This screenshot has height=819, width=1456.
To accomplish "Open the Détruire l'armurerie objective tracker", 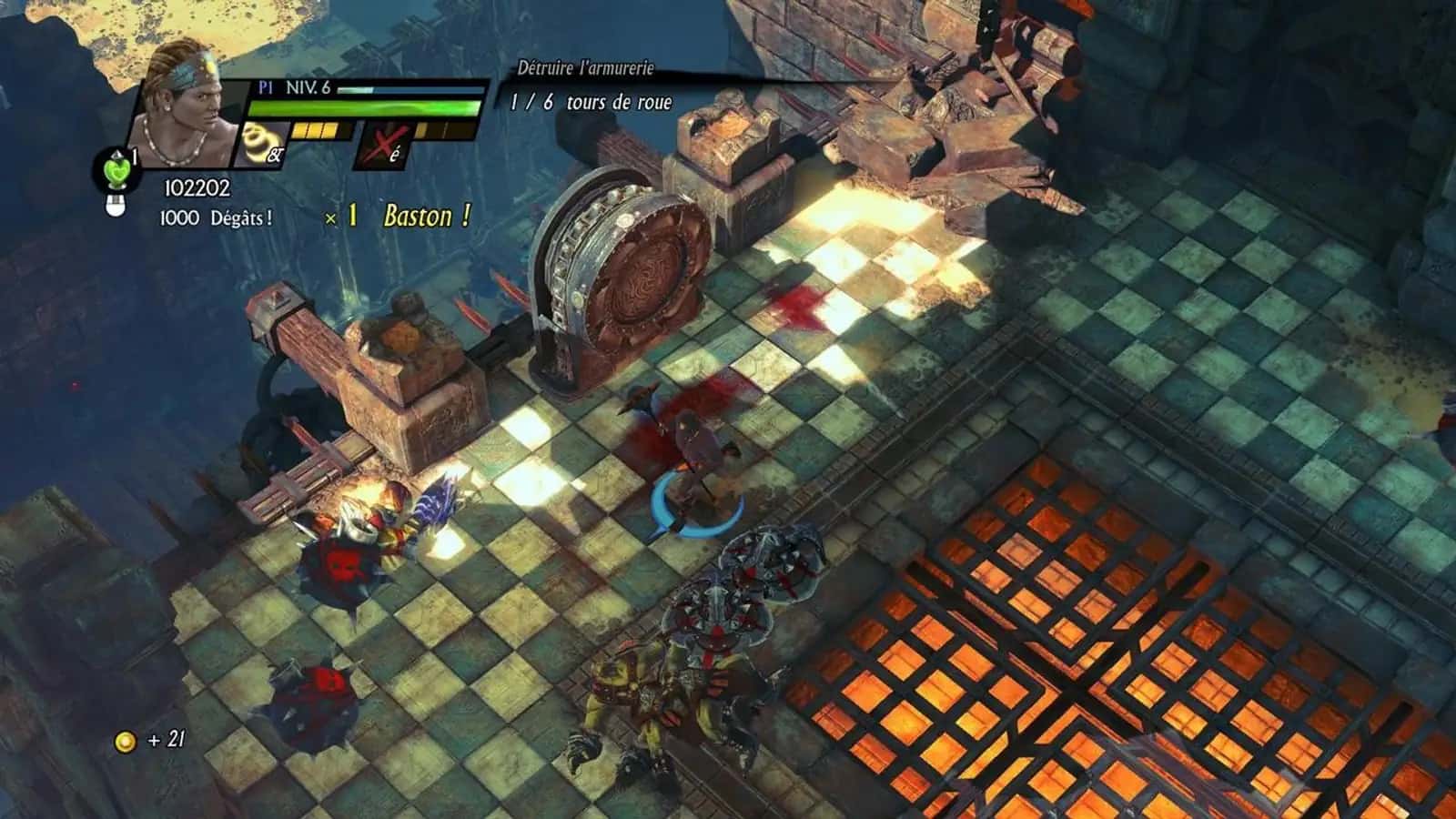I will tap(585, 68).
